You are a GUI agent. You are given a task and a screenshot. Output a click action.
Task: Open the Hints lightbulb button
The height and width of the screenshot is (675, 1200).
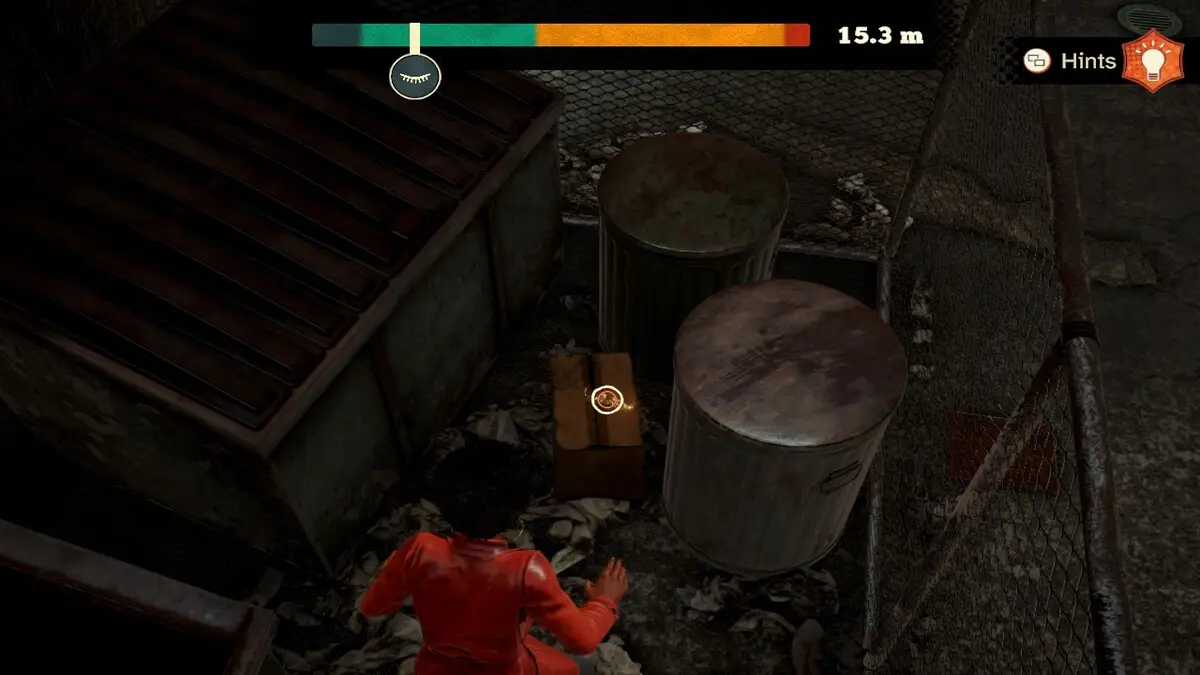click(x=1151, y=61)
